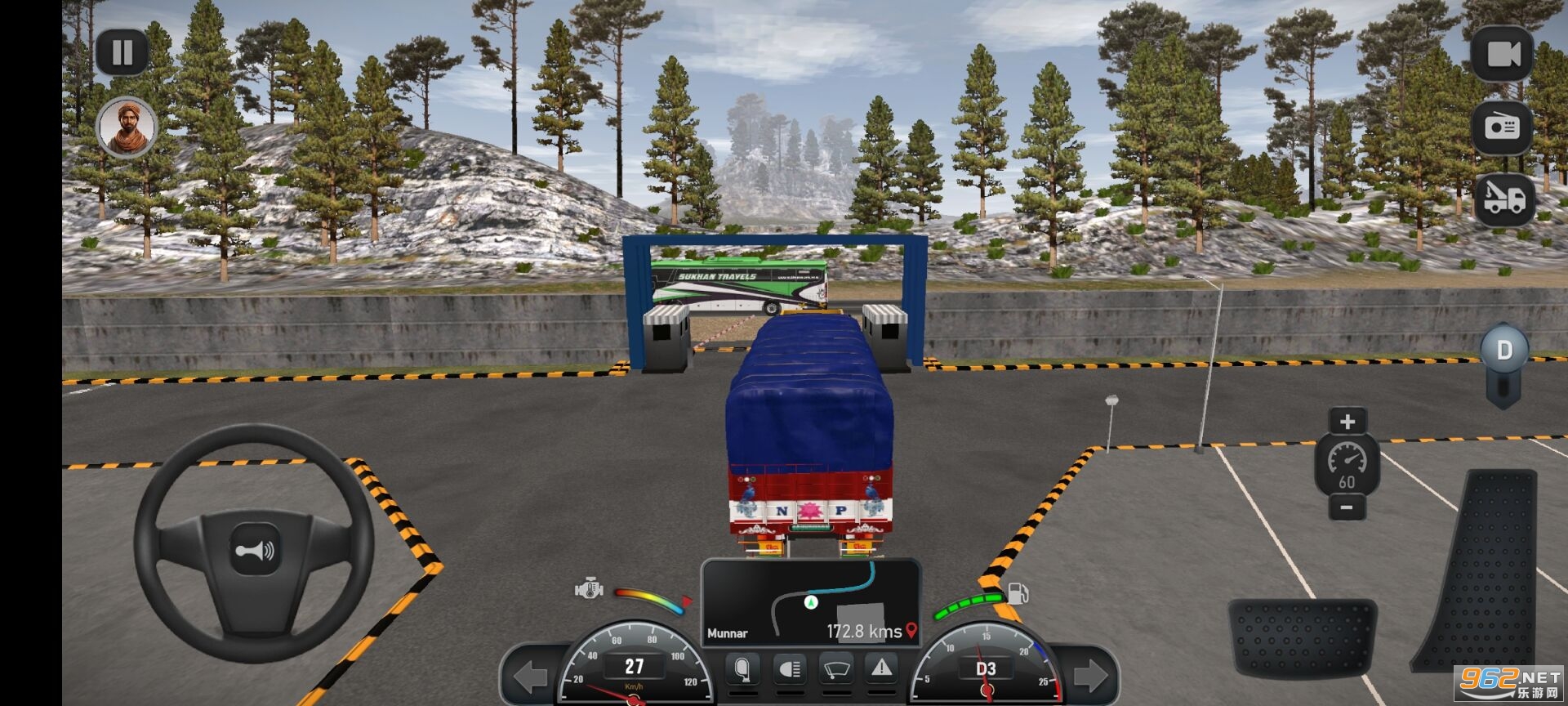Viewport: 1568px width, 706px height.
Task: Toggle the side mirror view
Action: click(742, 669)
